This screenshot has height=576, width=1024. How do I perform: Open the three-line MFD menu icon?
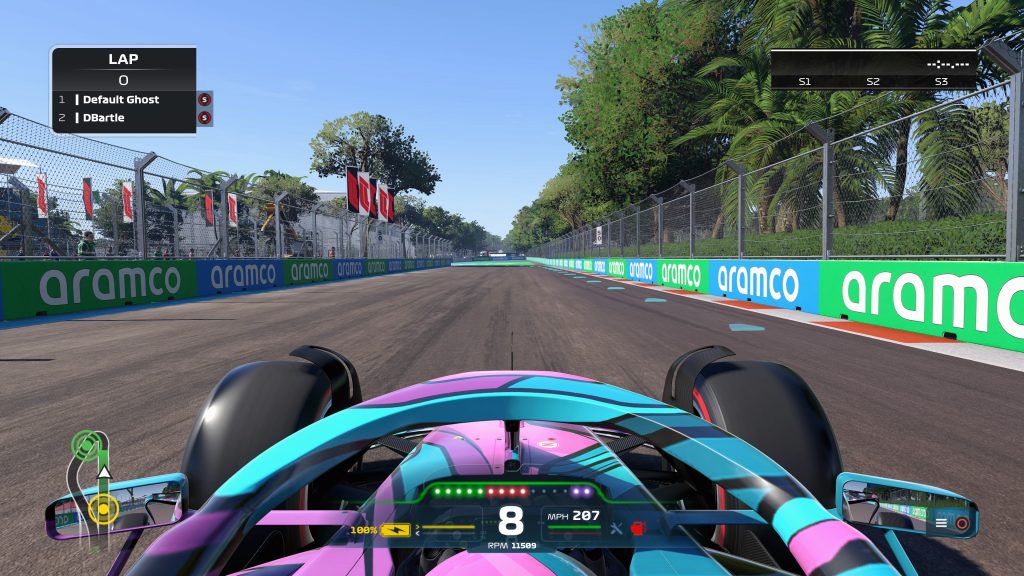click(941, 522)
